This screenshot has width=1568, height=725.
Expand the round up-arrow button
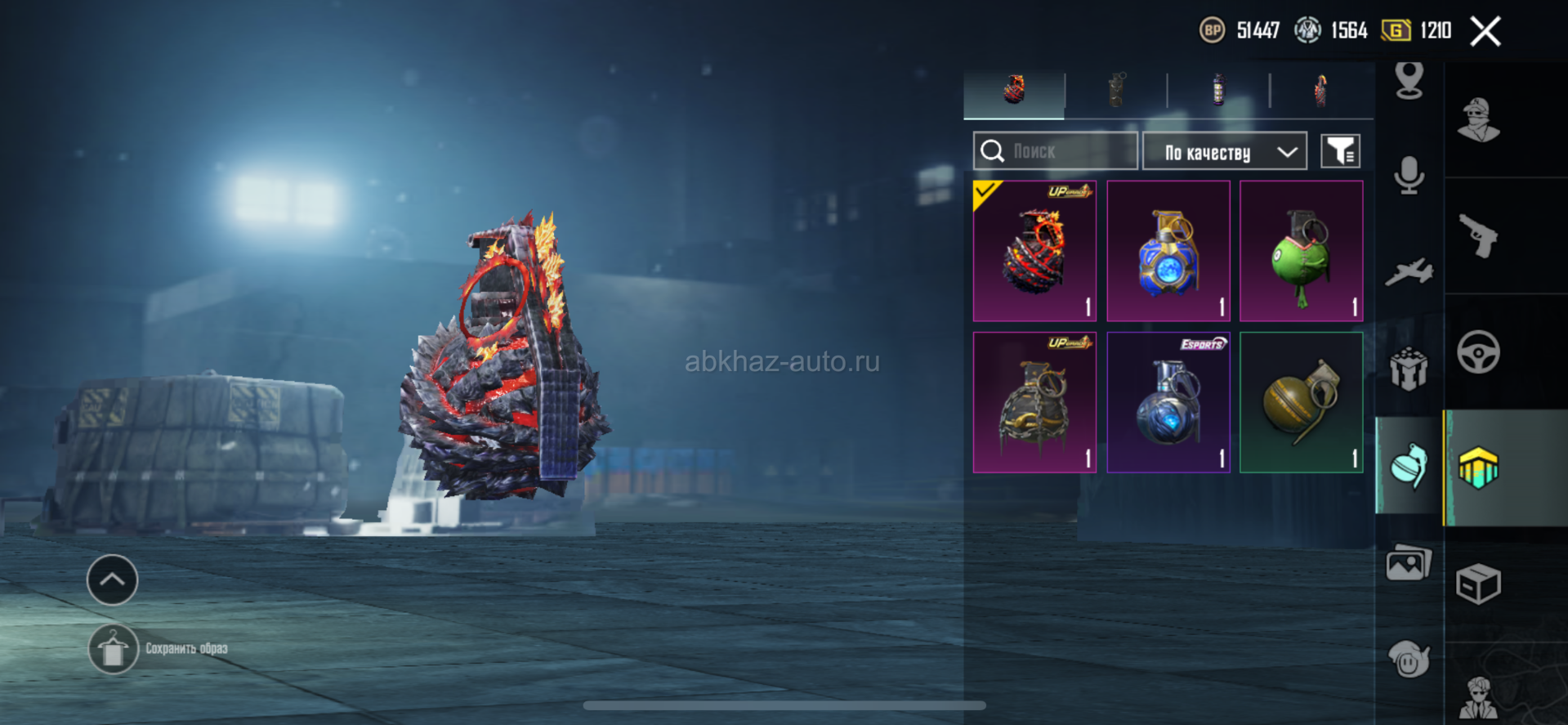point(112,580)
